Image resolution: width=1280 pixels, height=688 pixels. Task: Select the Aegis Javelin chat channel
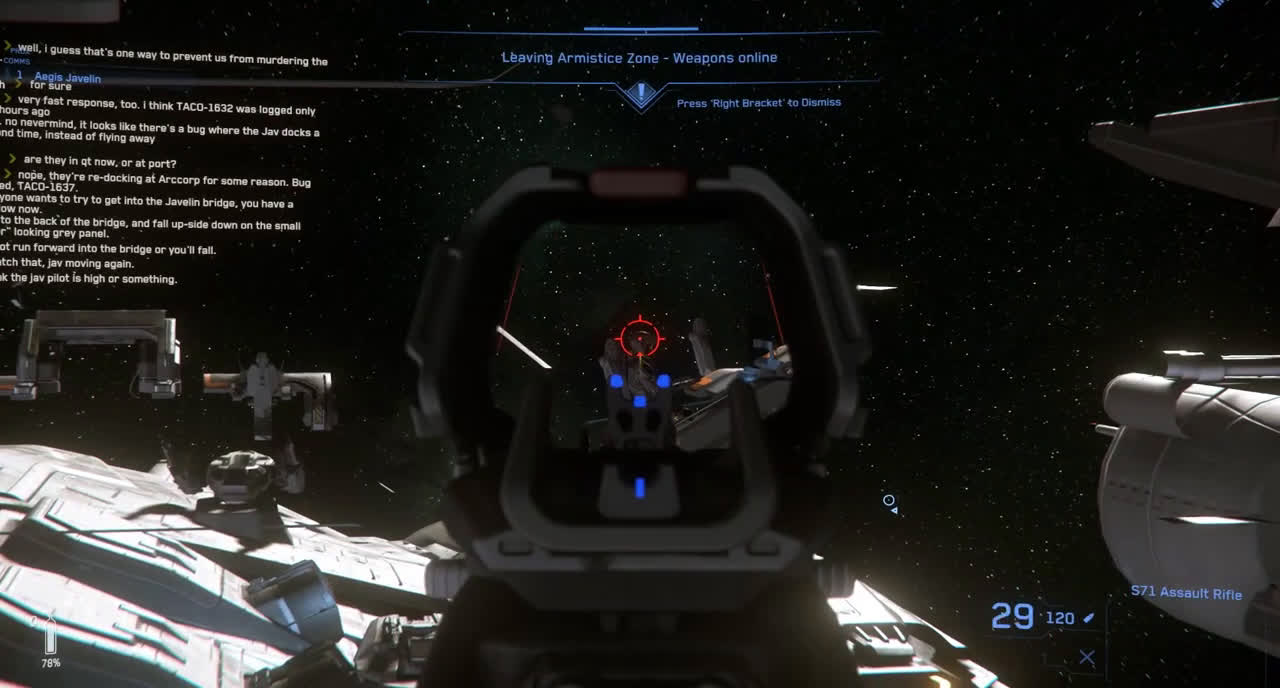pyautogui.click(x=67, y=77)
